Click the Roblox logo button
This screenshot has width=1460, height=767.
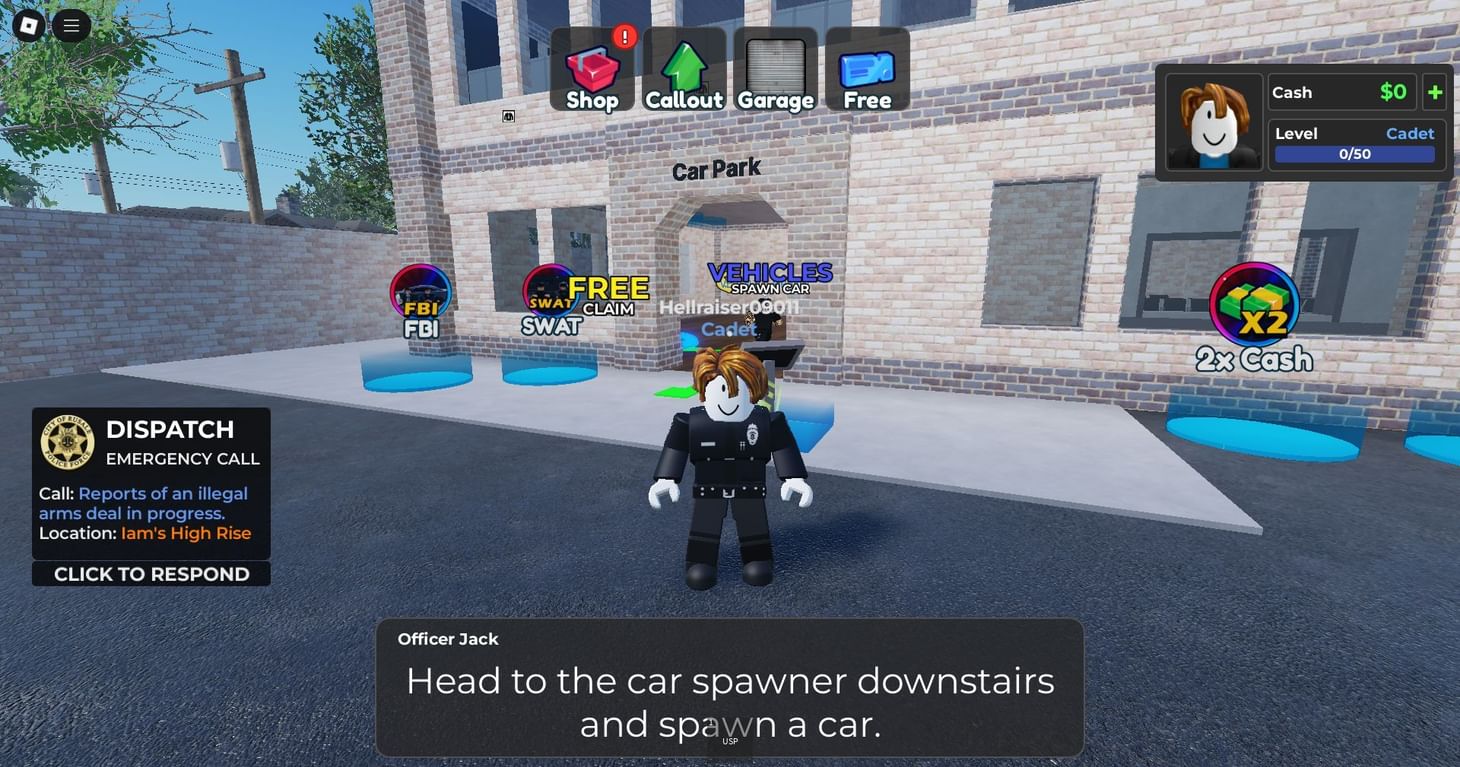point(26,25)
